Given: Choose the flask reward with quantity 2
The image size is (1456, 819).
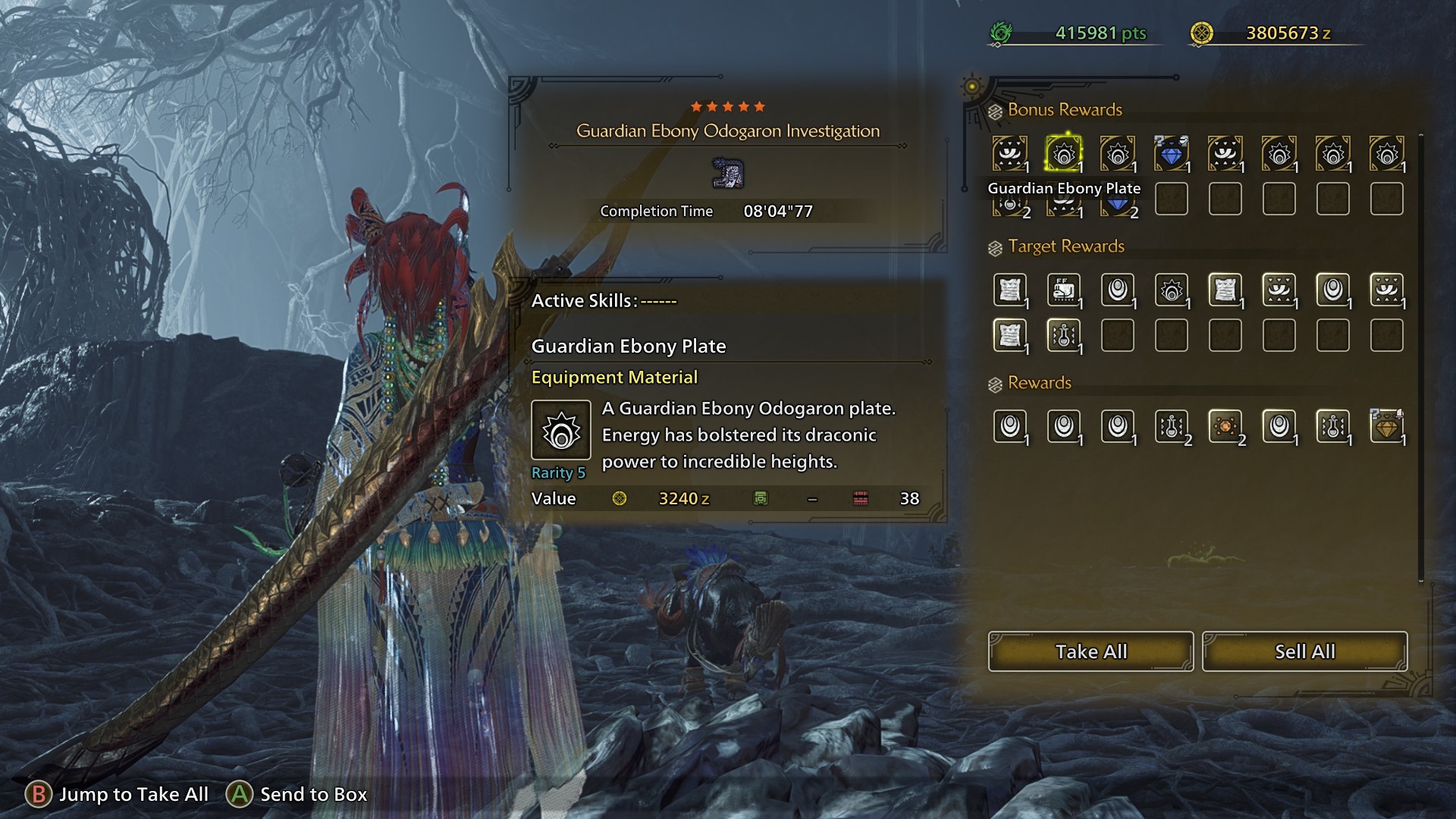Looking at the screenshot, I should [1171, 427].
